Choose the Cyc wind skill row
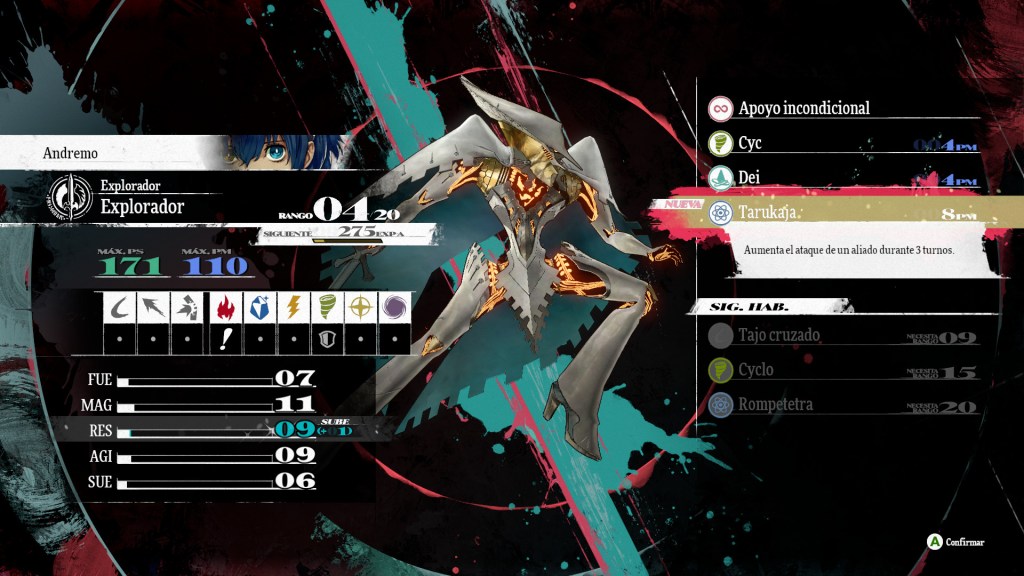Screen dimensions: 1024x576 tap(840, 144)
